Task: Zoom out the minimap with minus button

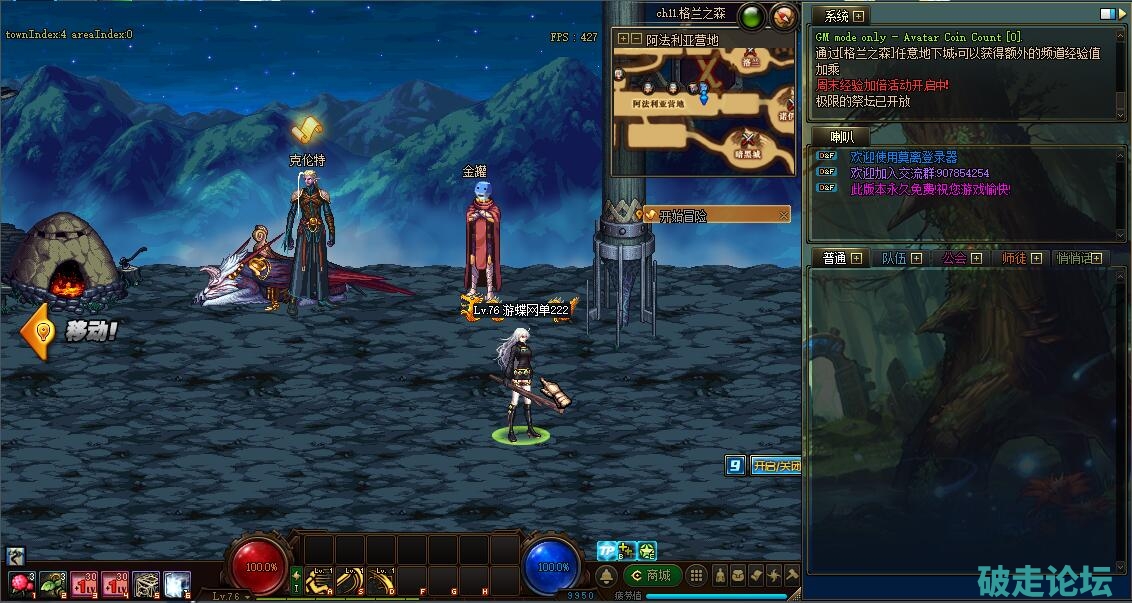Action: point(636,39)
